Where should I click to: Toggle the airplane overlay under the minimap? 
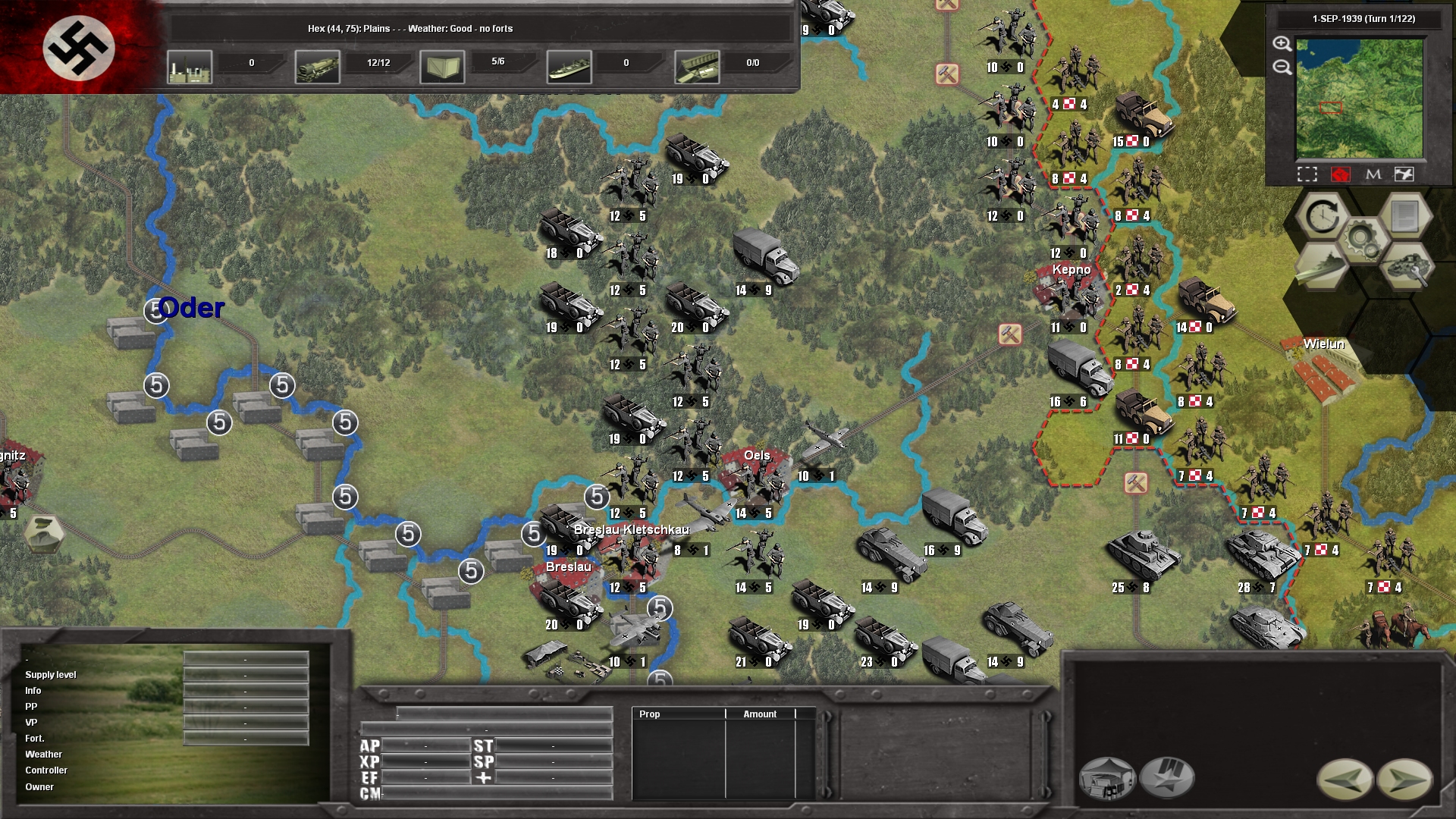coord(1404,174)
